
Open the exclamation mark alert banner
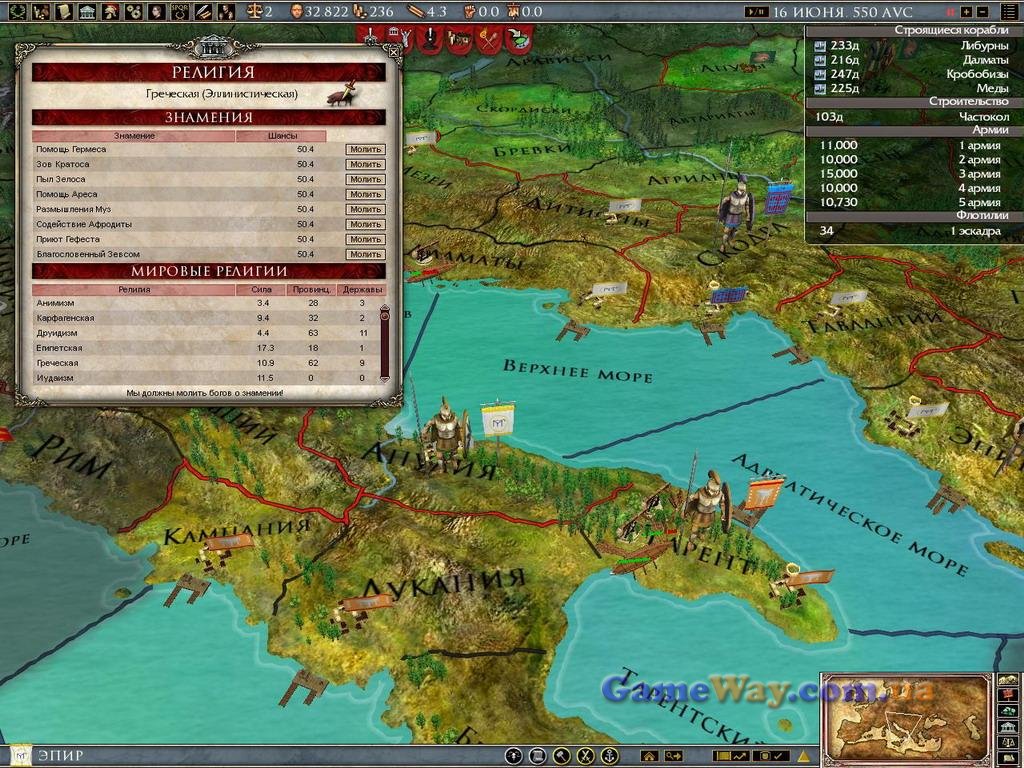point(430,38)
